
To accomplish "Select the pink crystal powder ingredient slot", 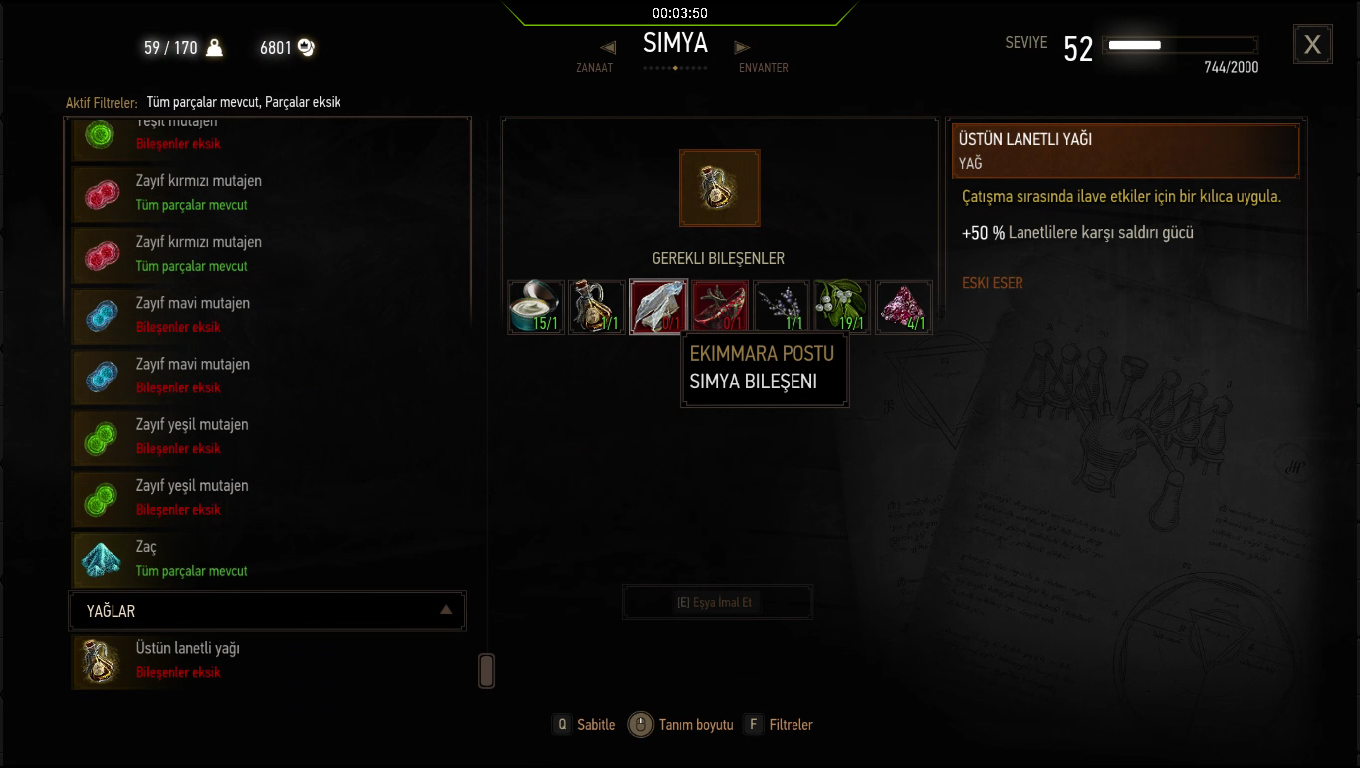I will coord(903,306).
